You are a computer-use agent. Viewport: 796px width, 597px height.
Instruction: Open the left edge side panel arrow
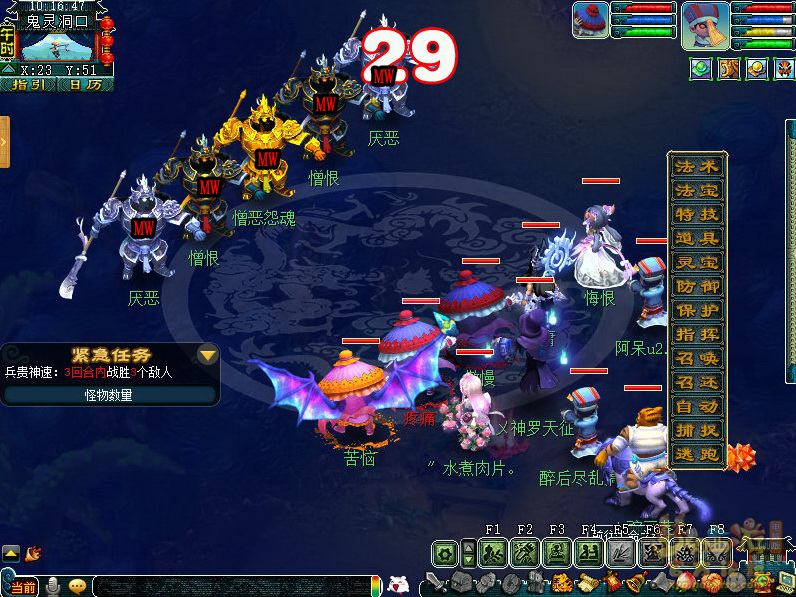pyautogui.click(x=5, y=141)
